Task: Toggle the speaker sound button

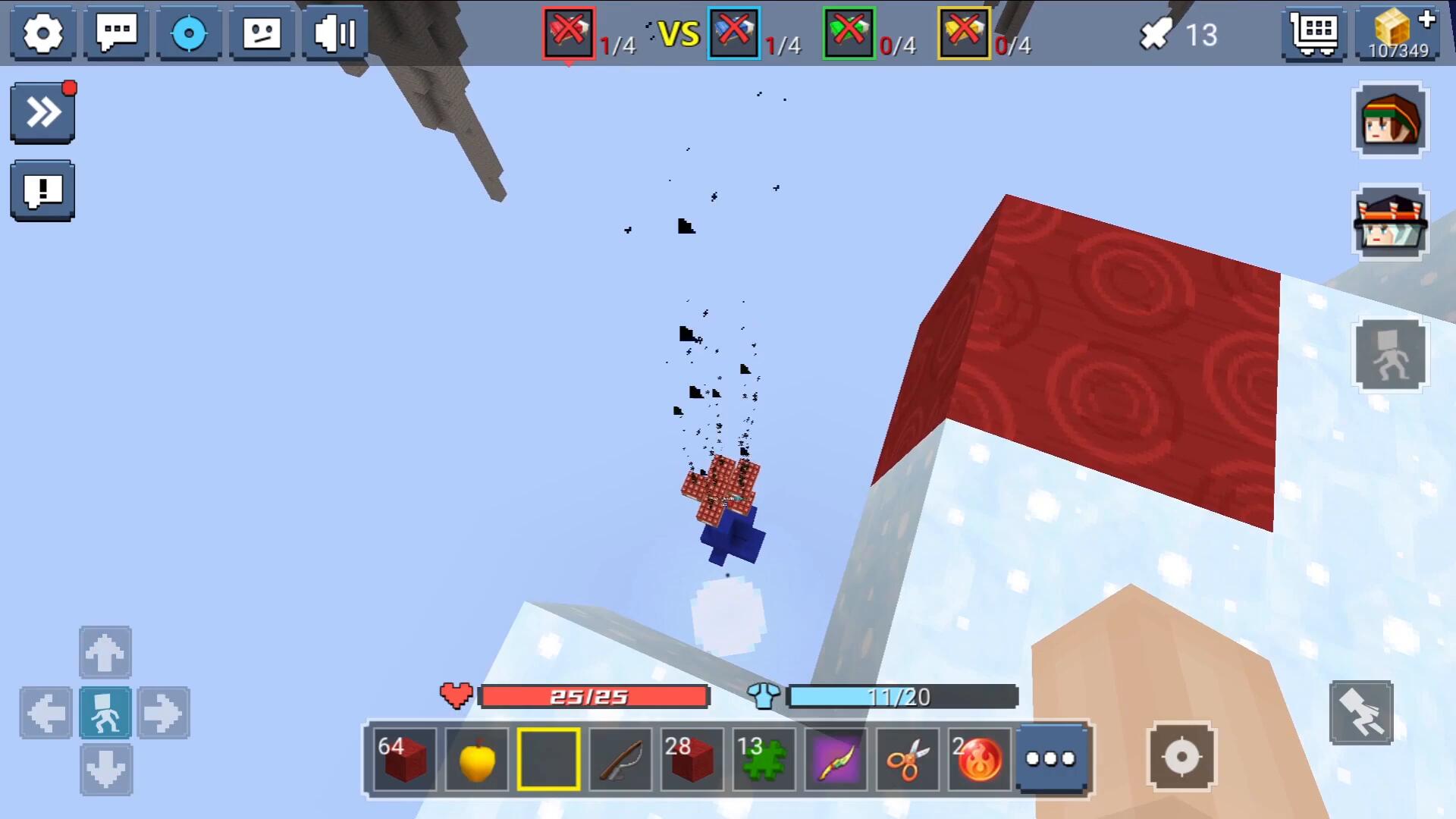Action: click(334, 33)
